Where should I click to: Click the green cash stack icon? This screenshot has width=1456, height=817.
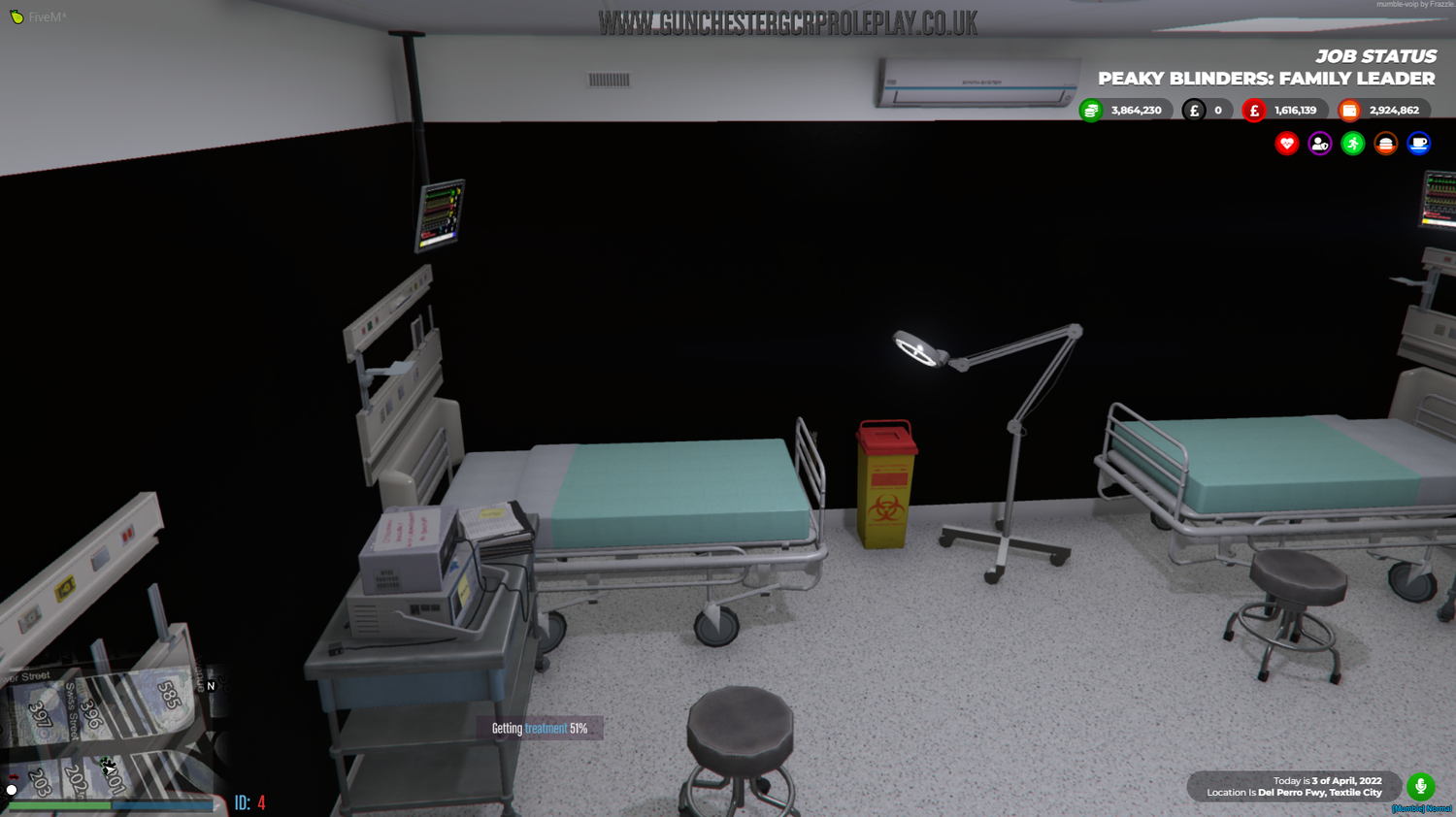(x=1089, y=110)
